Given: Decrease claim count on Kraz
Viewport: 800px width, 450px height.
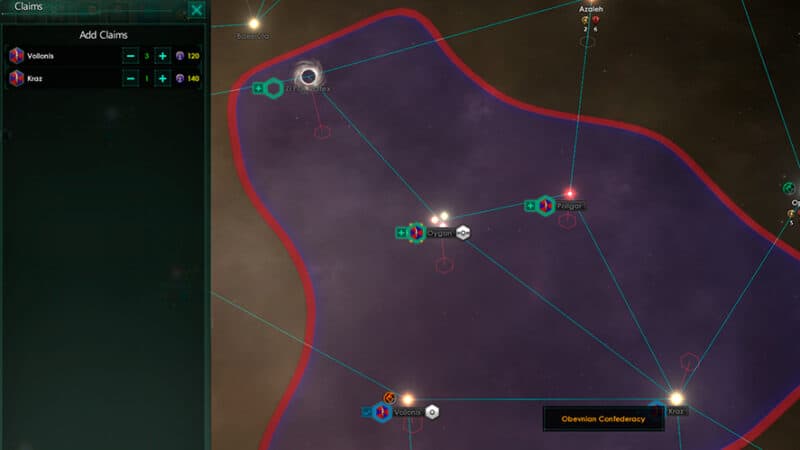Looking at the screenshot, I should pos(130,78).
